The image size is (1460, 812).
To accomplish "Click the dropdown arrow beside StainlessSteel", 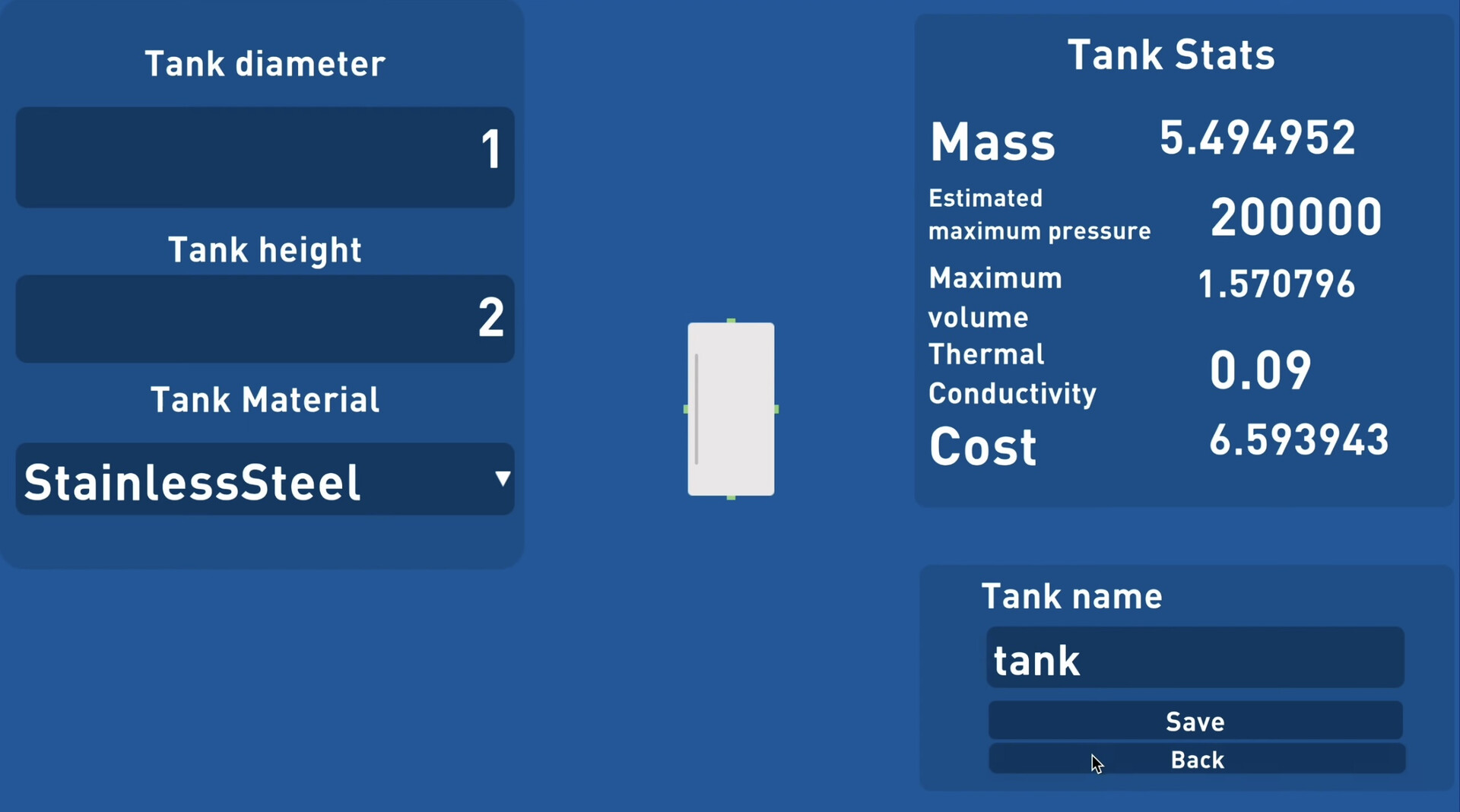I will click(x=502, y=479).
